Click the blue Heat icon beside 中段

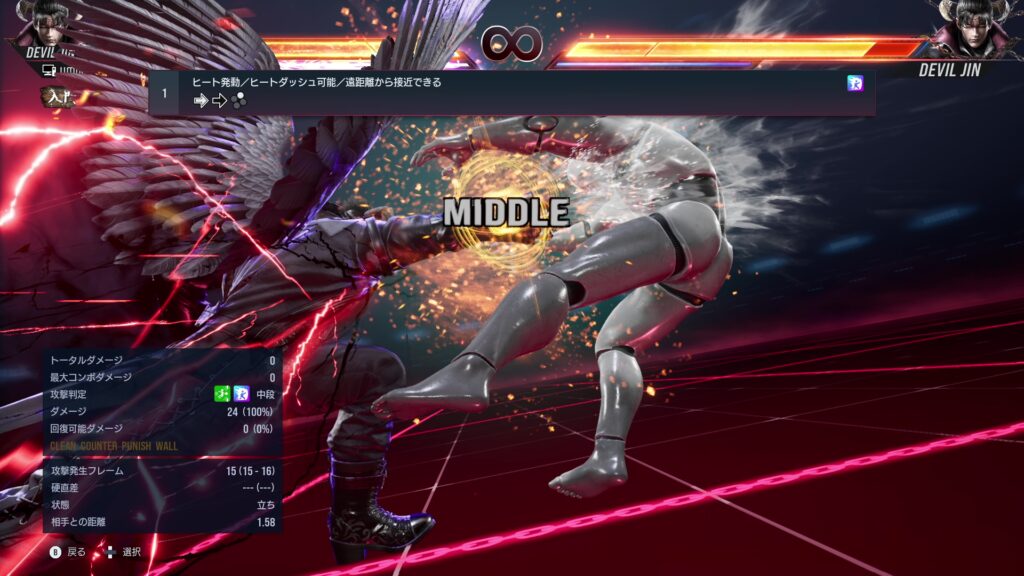[x=241, y=394]
